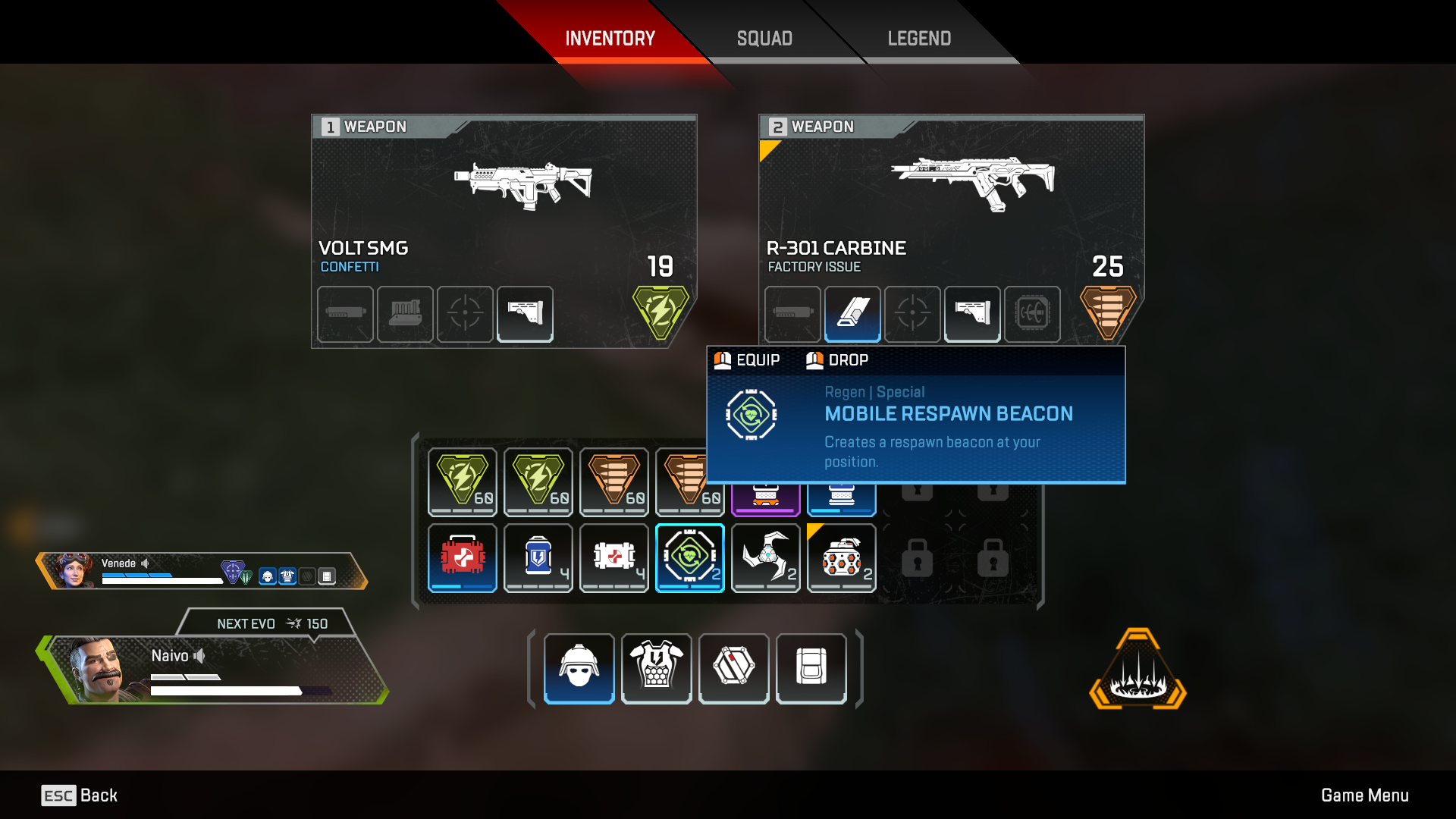
Task: Select the syringe stack slot
Action: [x=613, y=557]
